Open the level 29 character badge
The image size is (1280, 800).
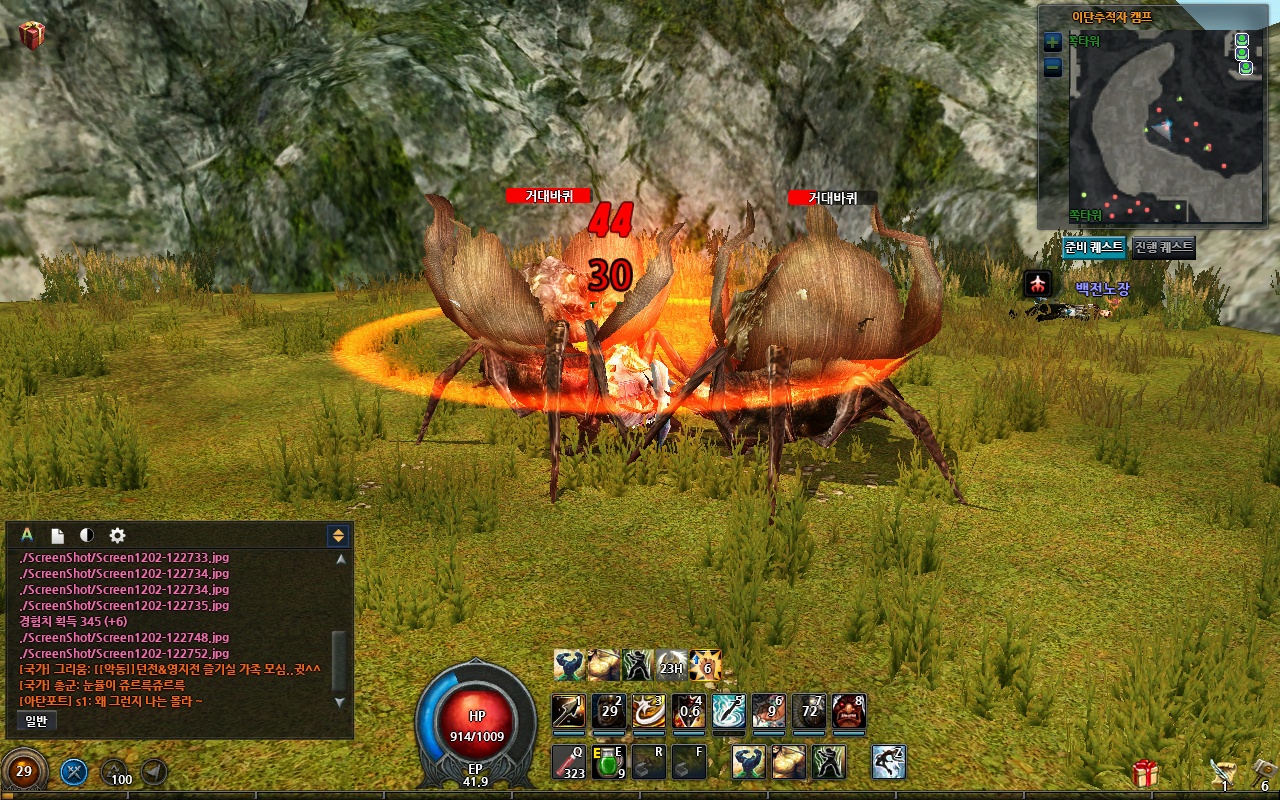(x=24, y=771)
